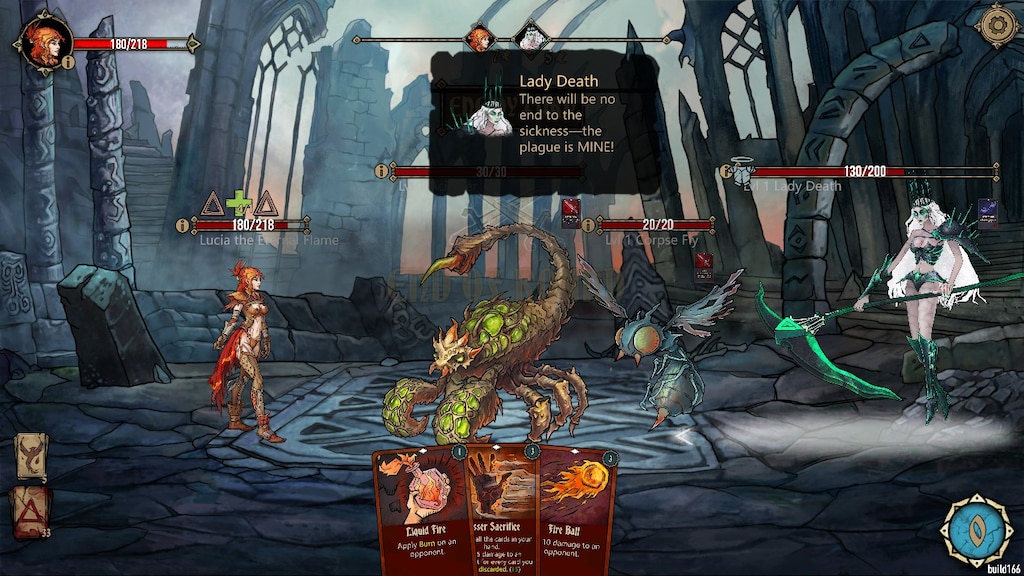
Task: Play the Lesser Sacrifice card
Action: [x=505, y=505]
